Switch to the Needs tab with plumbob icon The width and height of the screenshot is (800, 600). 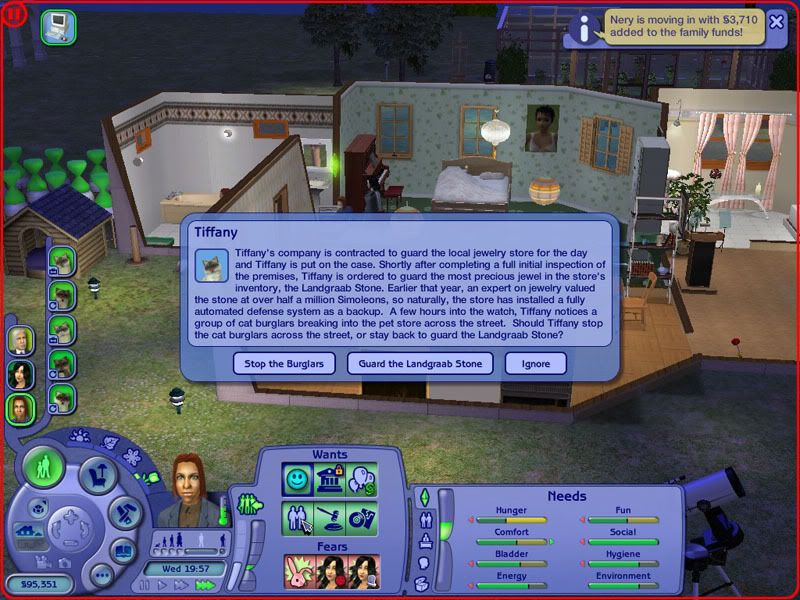(423, 497)
